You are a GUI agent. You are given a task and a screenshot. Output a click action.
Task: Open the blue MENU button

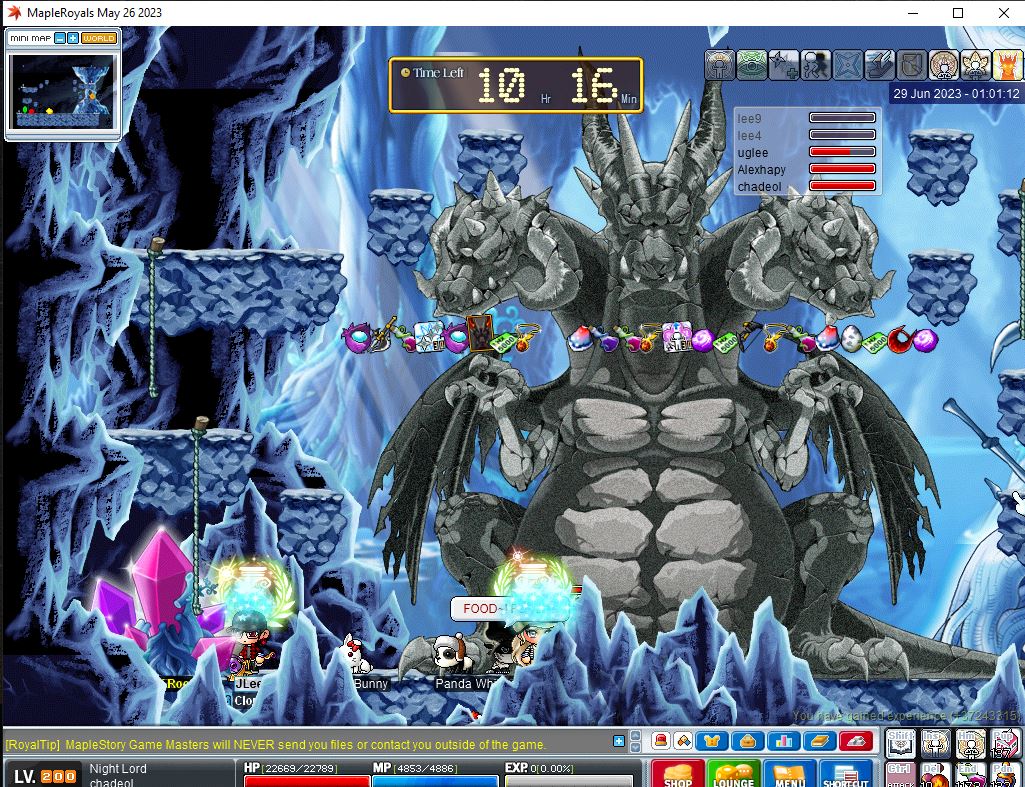tap(789, 774)
